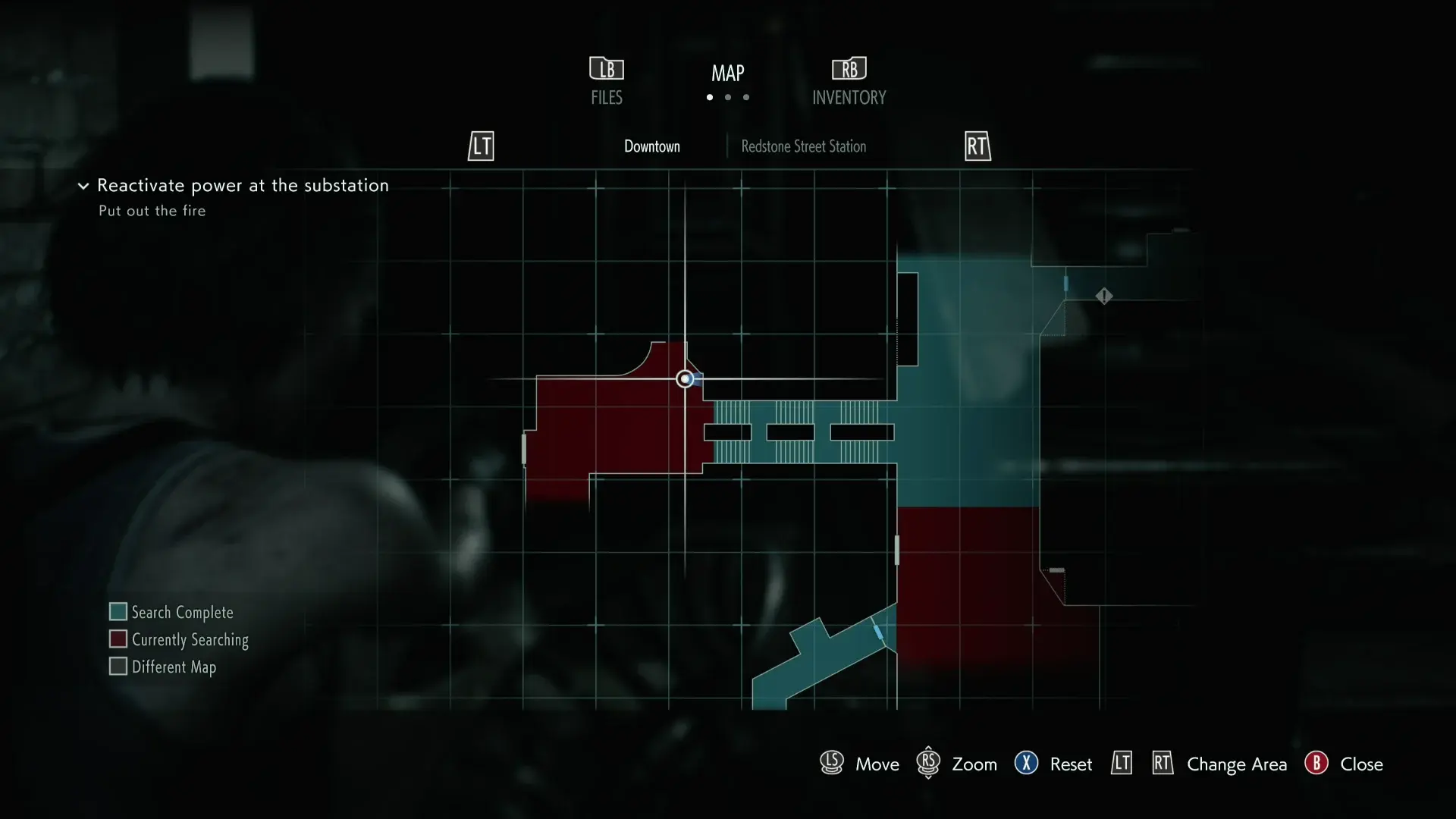Click the Different Map legend entry
This screenshot has height=819, width=1456.
point(163,667)
